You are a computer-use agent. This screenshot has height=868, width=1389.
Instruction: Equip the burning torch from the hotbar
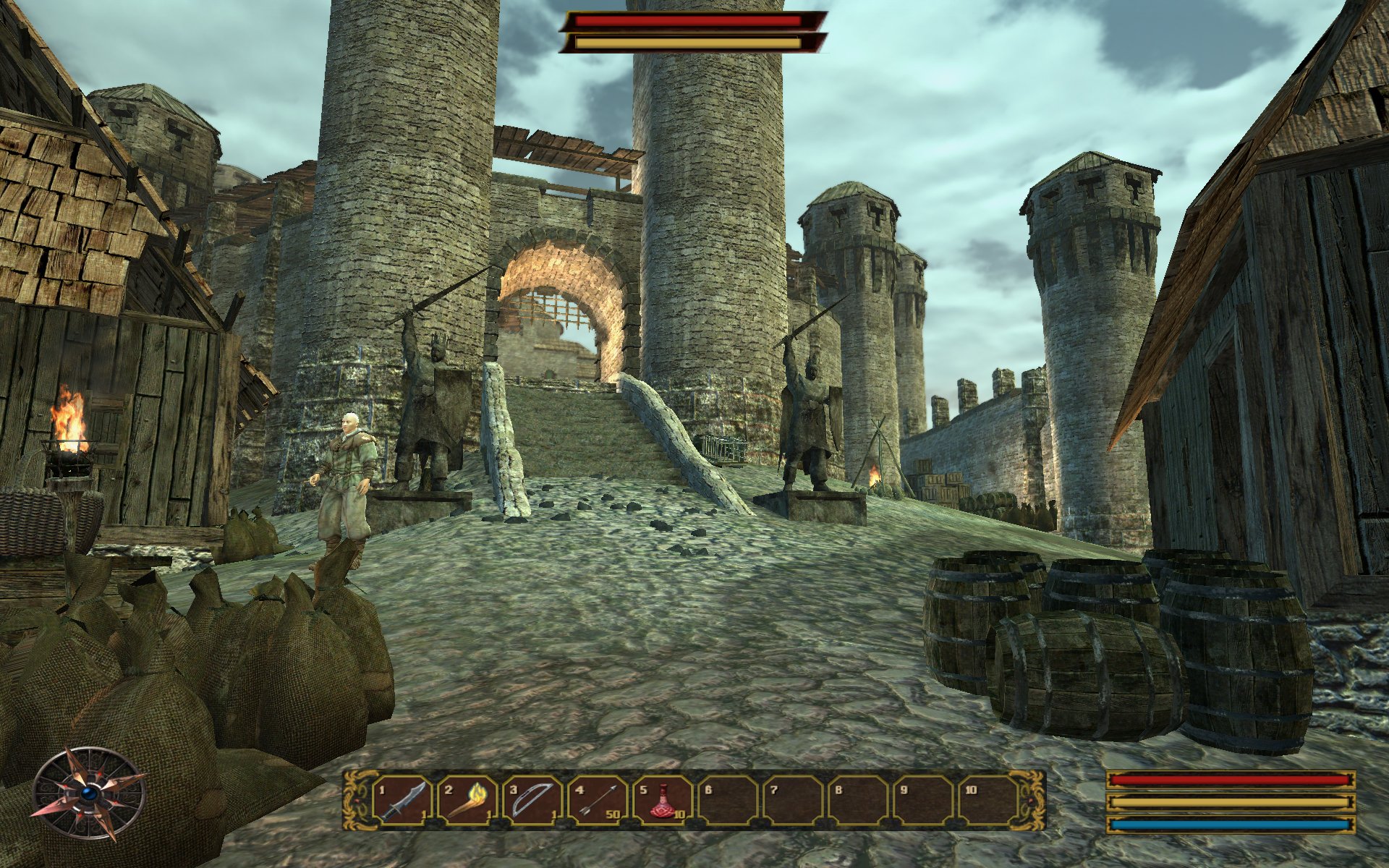tap(465, 800)
